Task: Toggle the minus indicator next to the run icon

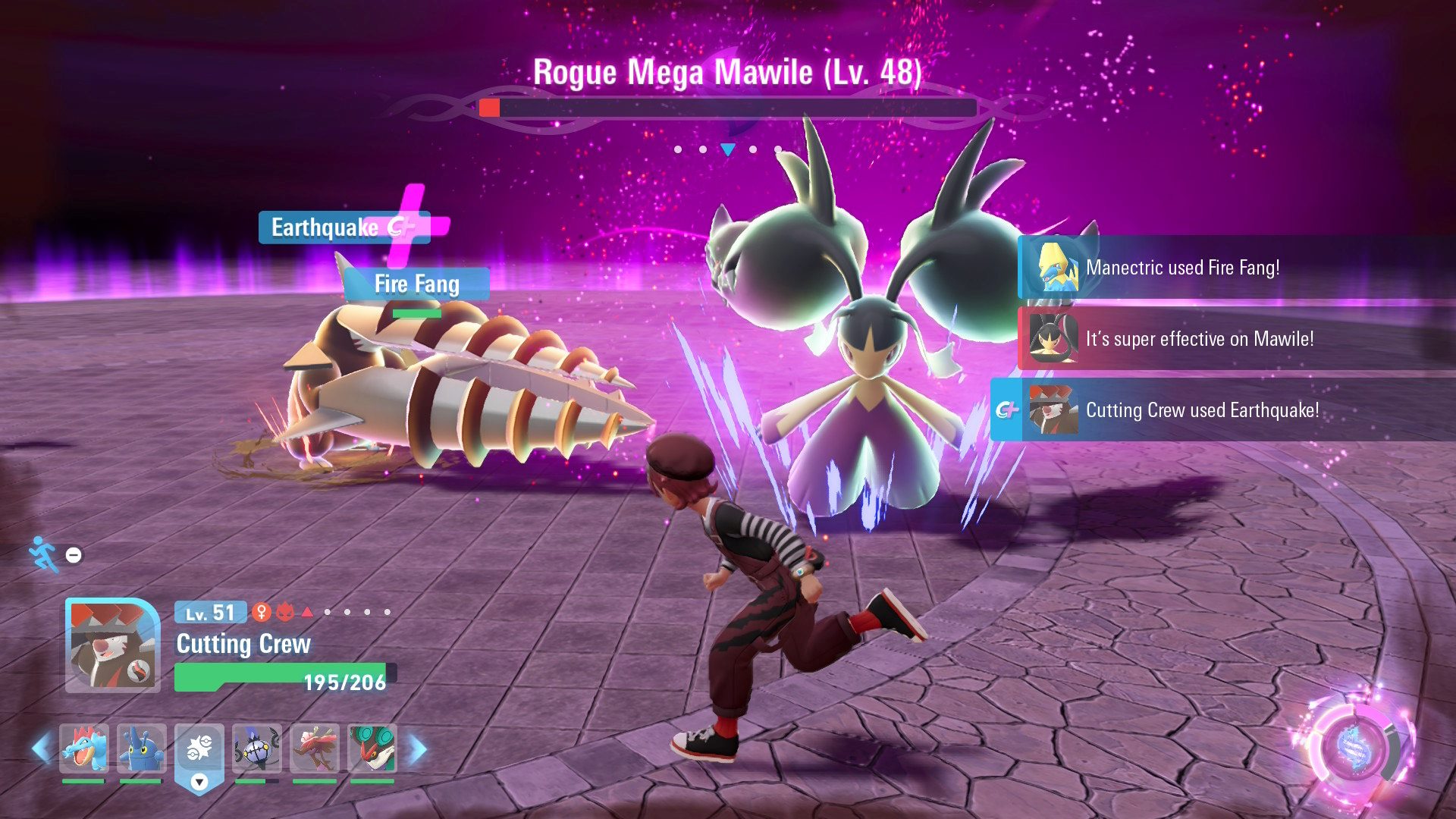Action: (x=73, y=554)
